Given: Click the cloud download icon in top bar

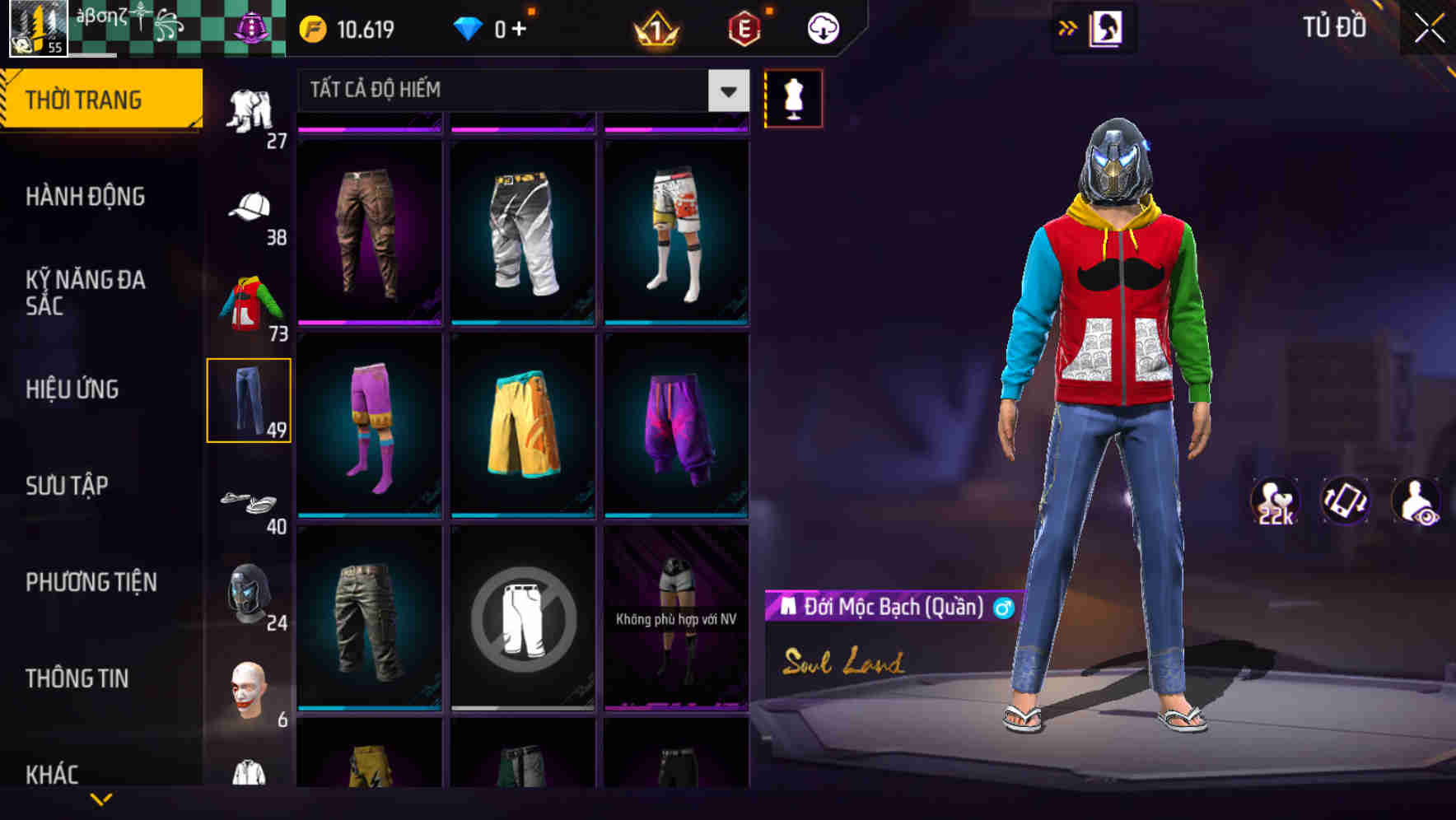Looking at the screenshot, I should coord(823,27).
